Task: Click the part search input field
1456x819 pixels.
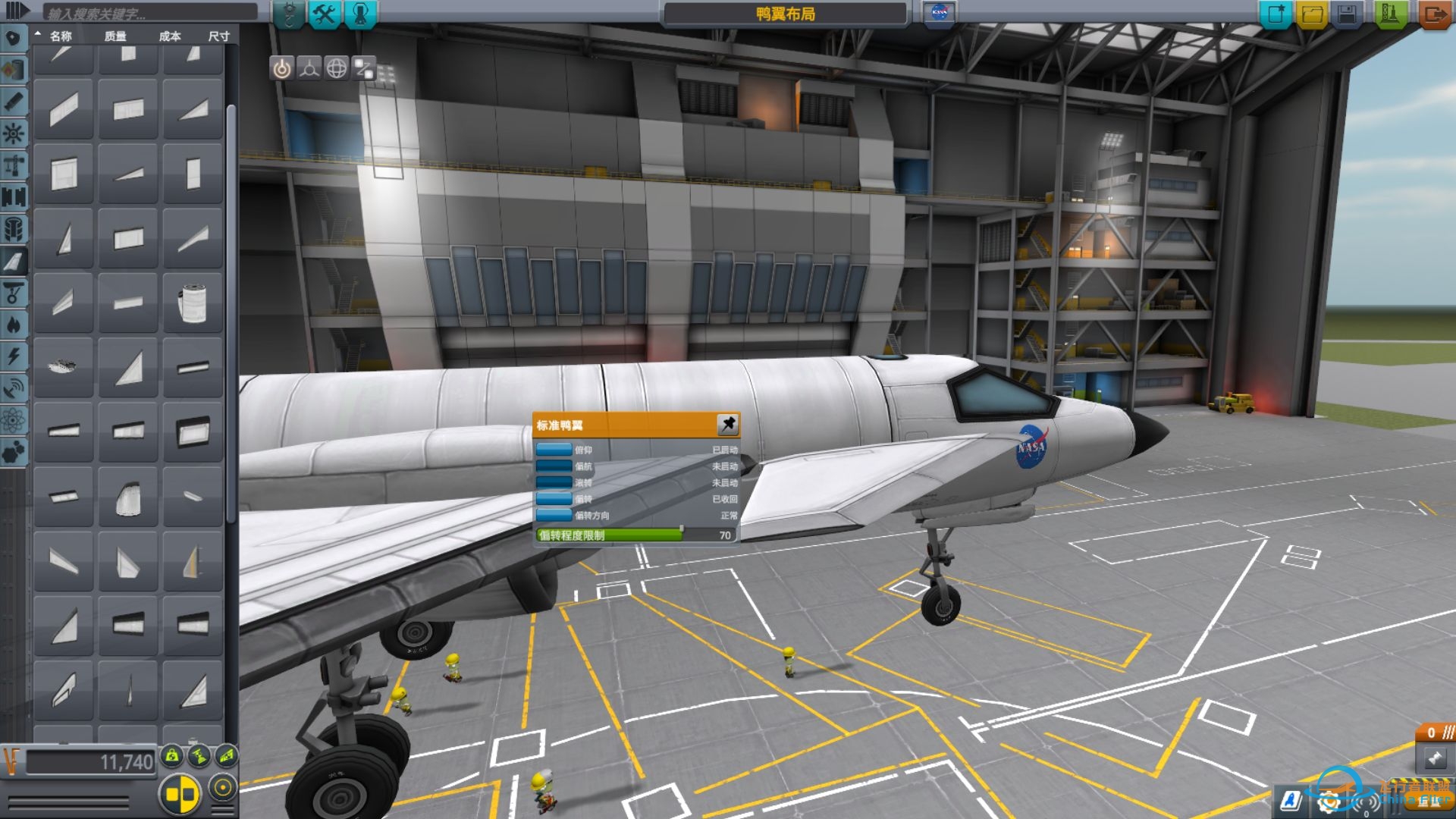Action: pyautogui.click(x=150, y=13)
